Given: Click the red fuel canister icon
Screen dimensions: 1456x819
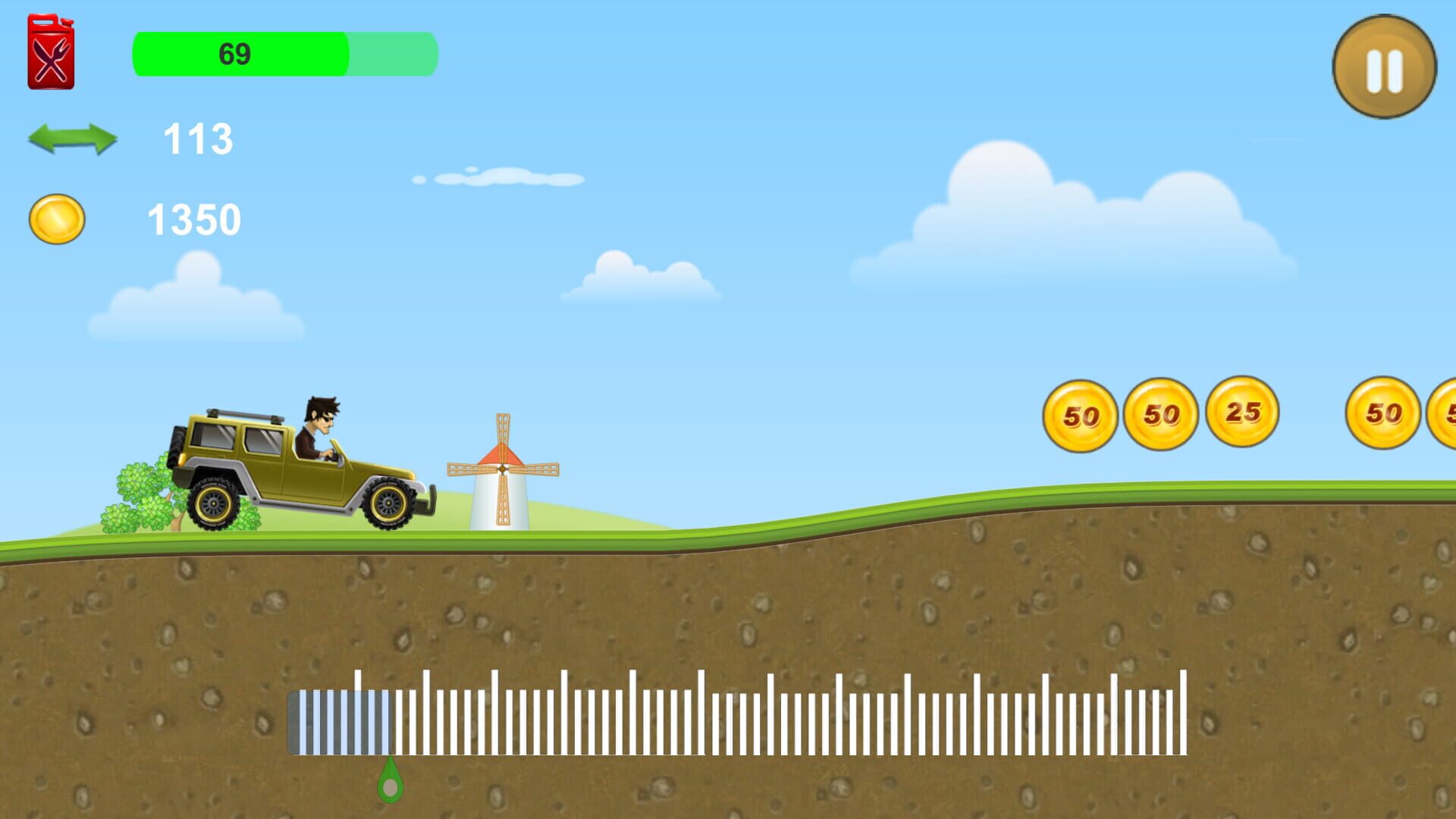Looking at the screenshot, I should 50,49.
